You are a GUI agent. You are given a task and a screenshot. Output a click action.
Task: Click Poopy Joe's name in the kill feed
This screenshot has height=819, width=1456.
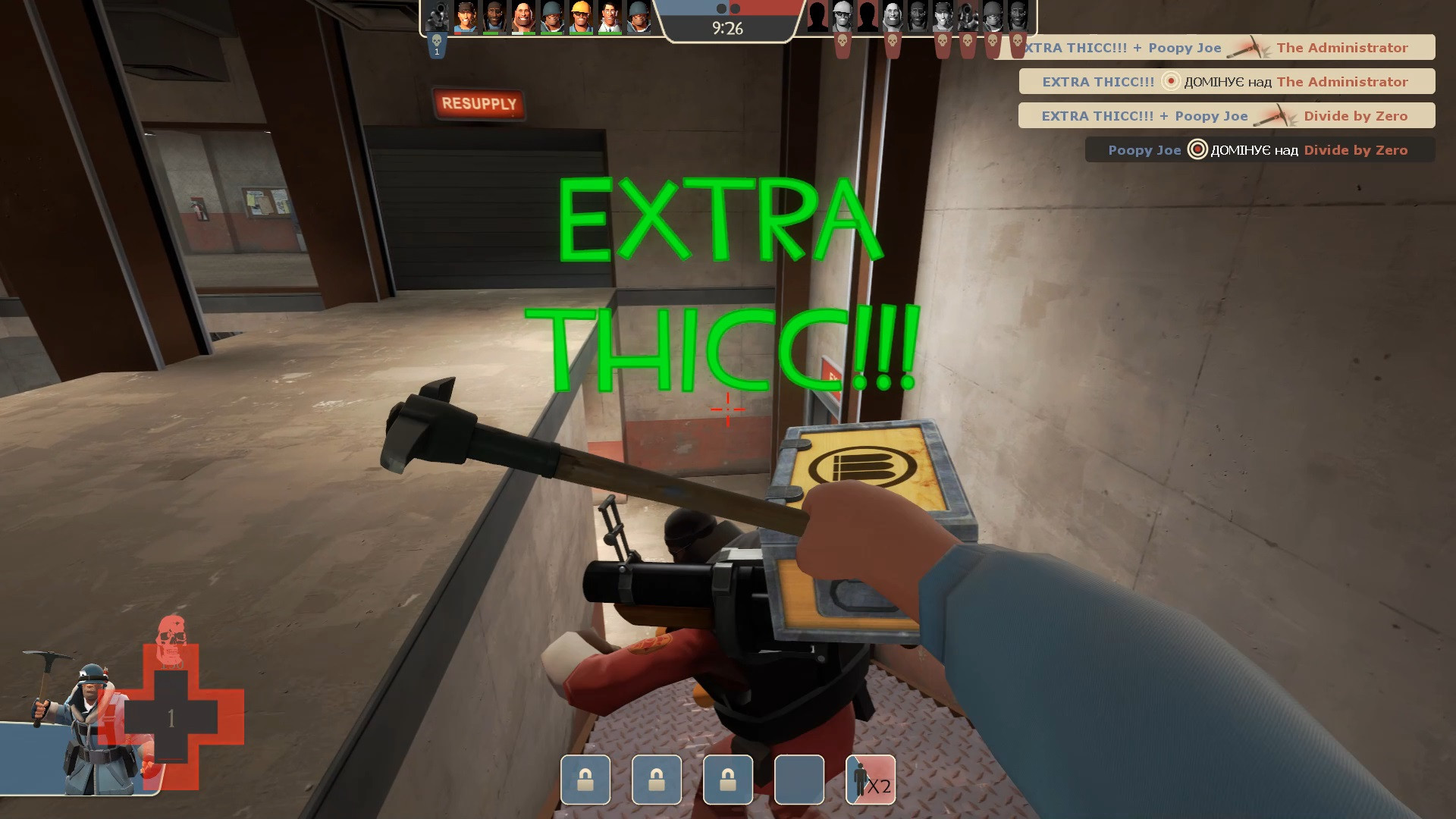1145,150
